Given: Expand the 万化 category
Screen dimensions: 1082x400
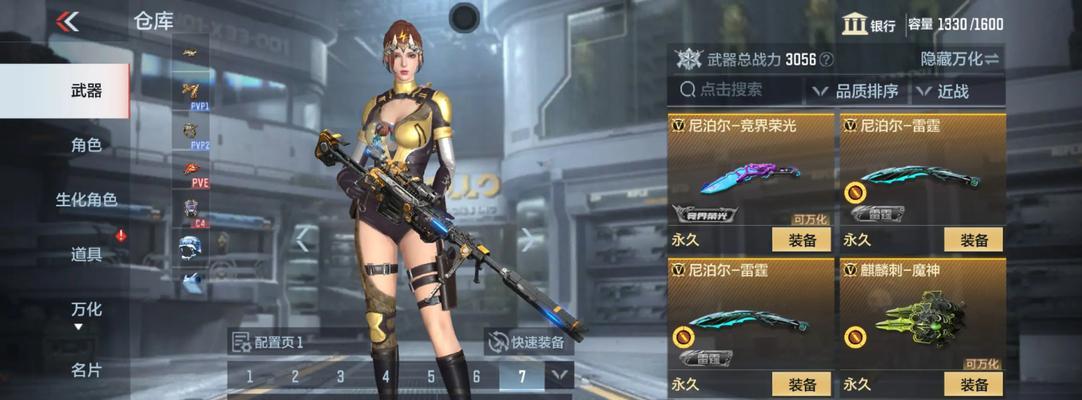Looking at the screenshot, I should pyautogui.click(x=86, y=313).
